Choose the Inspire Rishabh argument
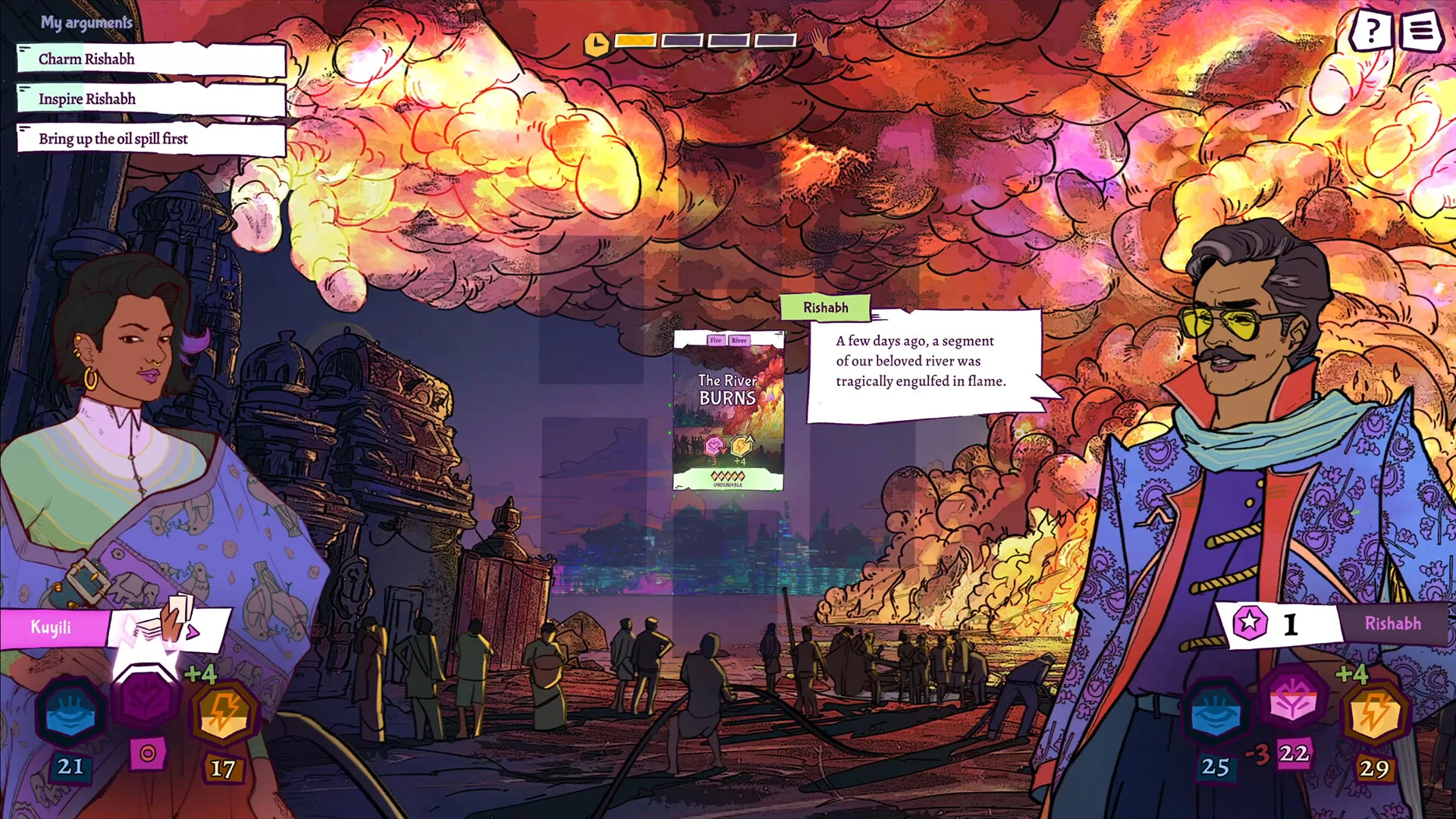Viewport: 1456px width, 819px height. [x=152, y=99]
